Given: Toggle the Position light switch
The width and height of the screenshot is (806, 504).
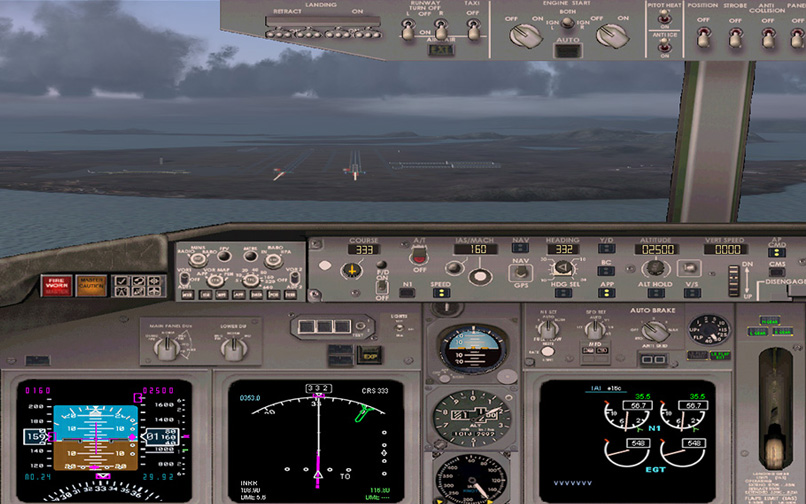Looking at the screenshot, I should click(703, 37).
